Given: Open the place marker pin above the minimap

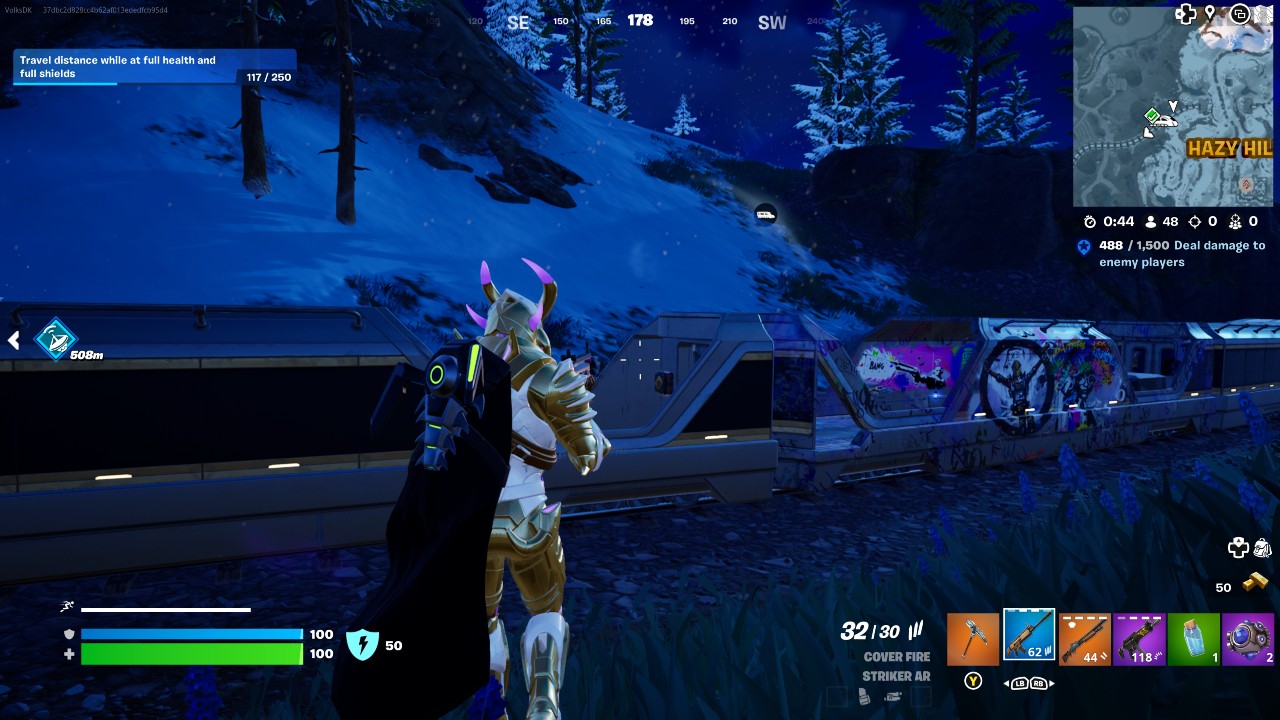Looking at the screenshot, I should click(x=1211, y=14).
